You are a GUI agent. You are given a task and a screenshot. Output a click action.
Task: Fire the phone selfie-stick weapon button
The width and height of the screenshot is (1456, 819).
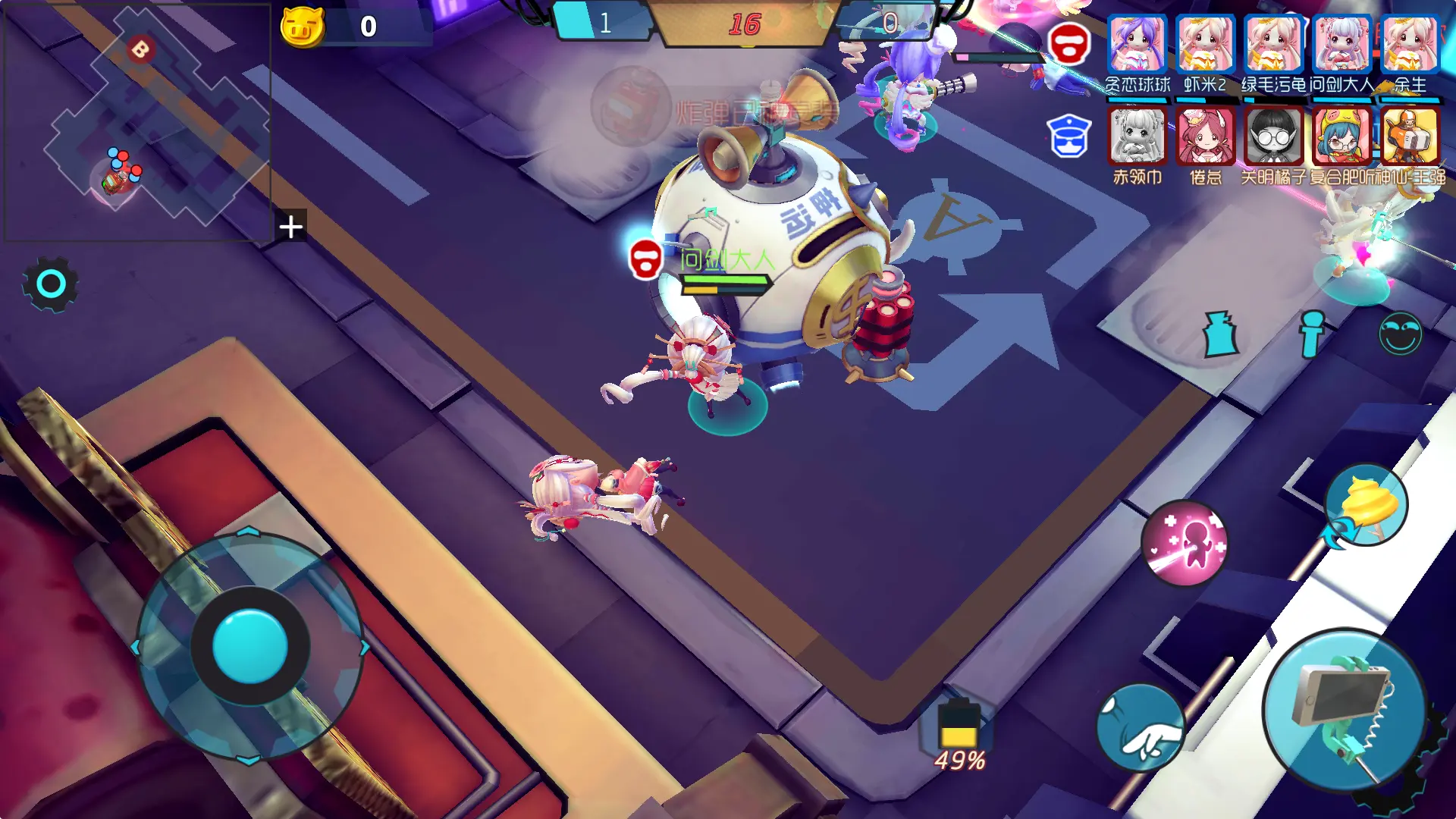(x=1345, y=711)
